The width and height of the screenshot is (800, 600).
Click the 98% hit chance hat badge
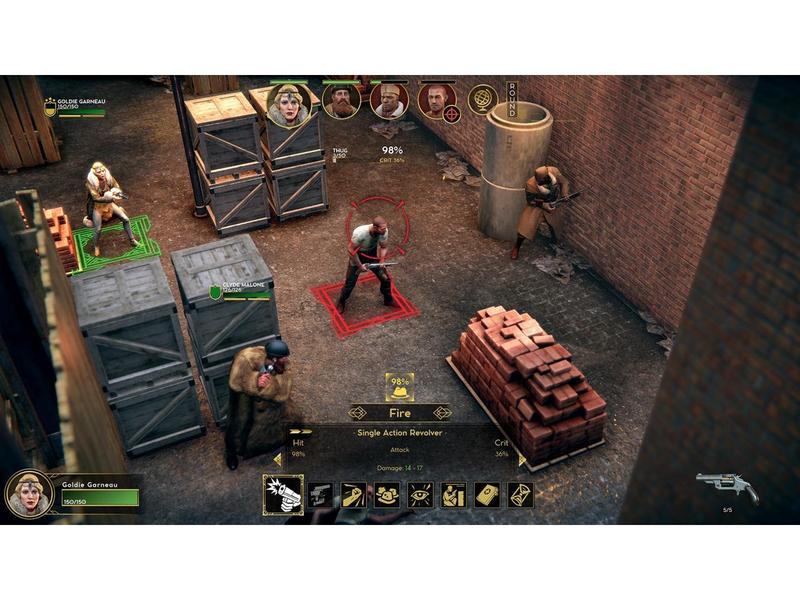[x=400, y=386]
